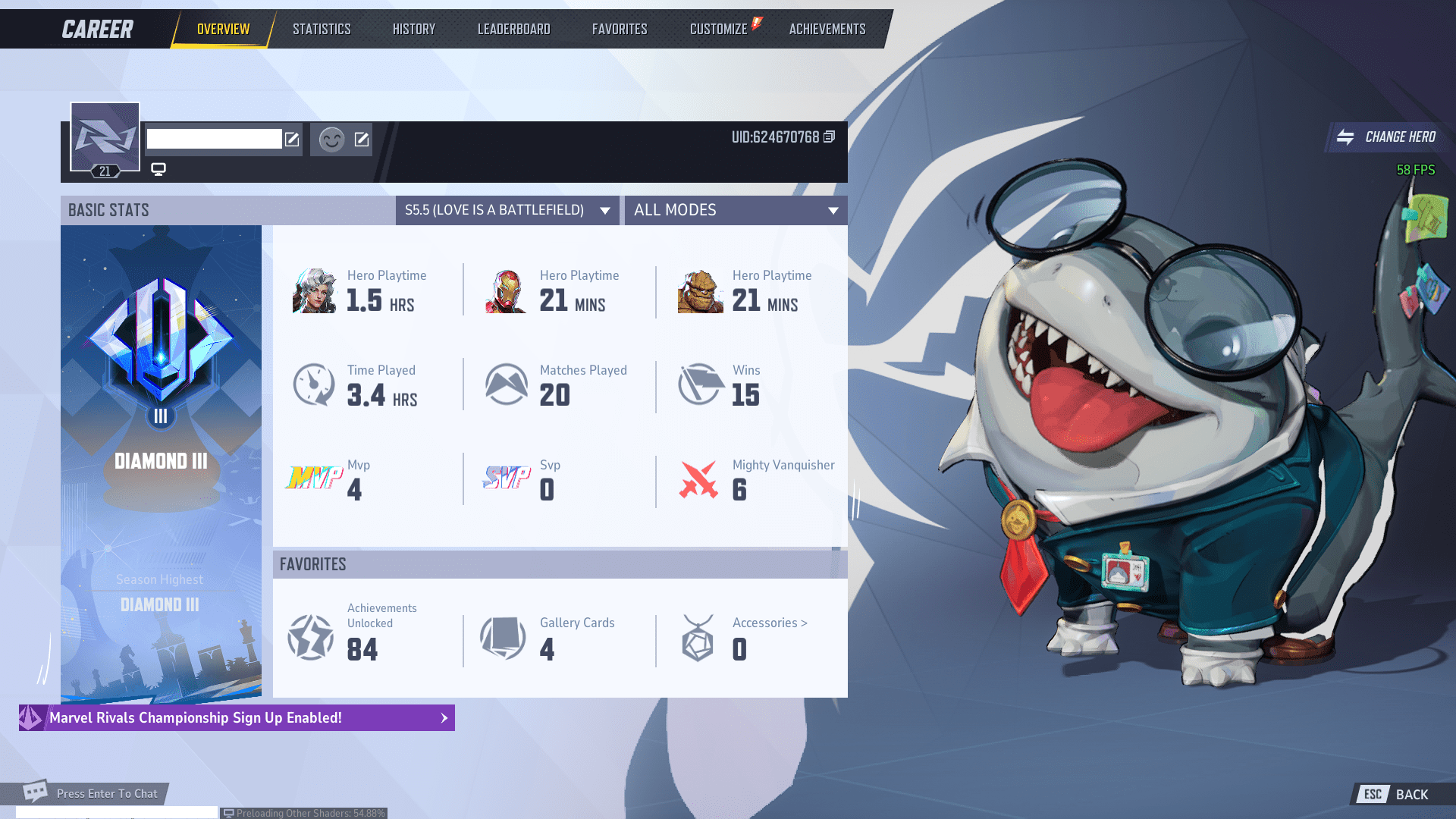1456x819 pixels.
Task: Open the All Modes dropdown
Action: click(735, 210)
